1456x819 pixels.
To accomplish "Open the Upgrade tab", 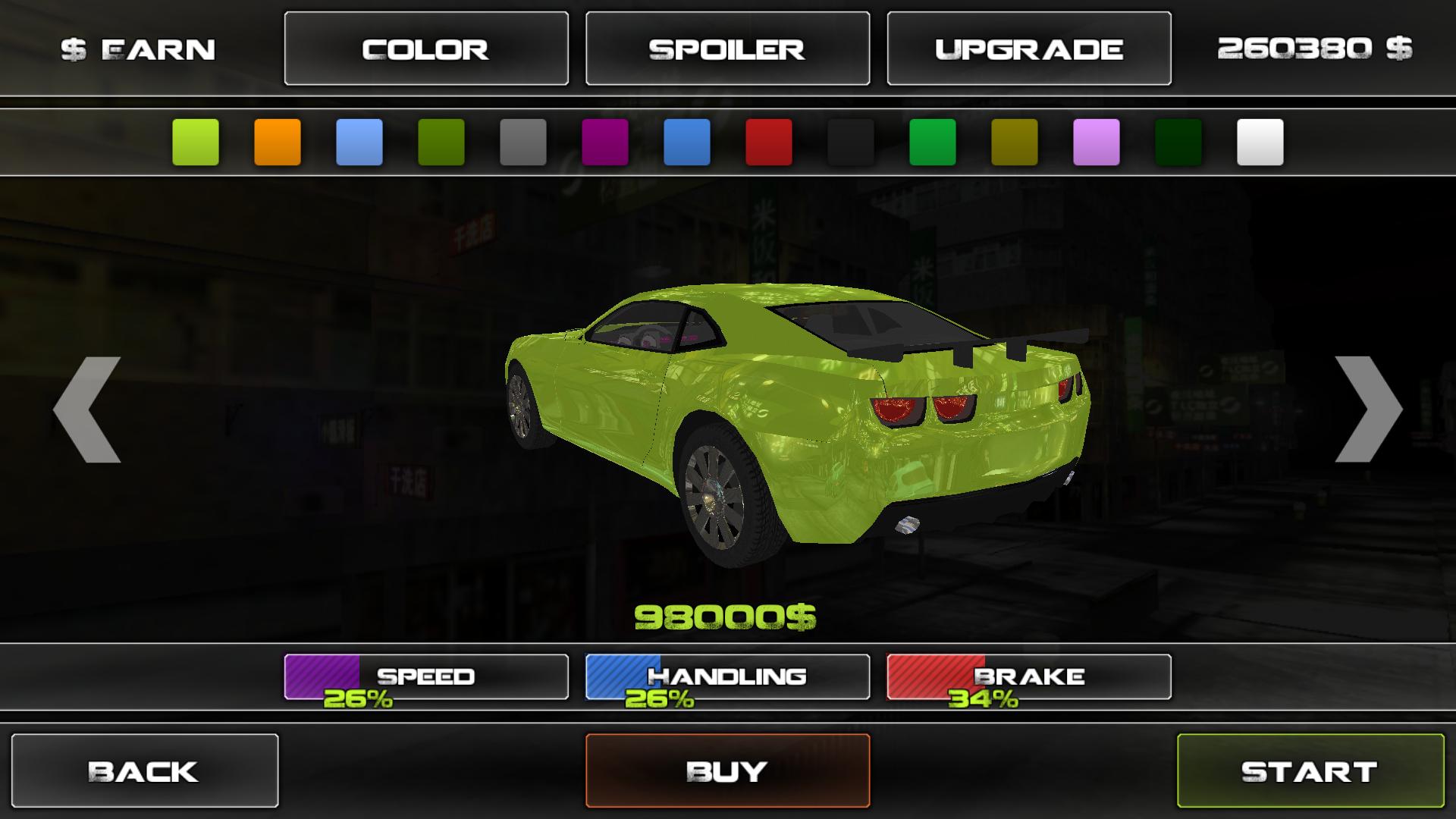I will pyautogui.click(x=1028, y=49).
